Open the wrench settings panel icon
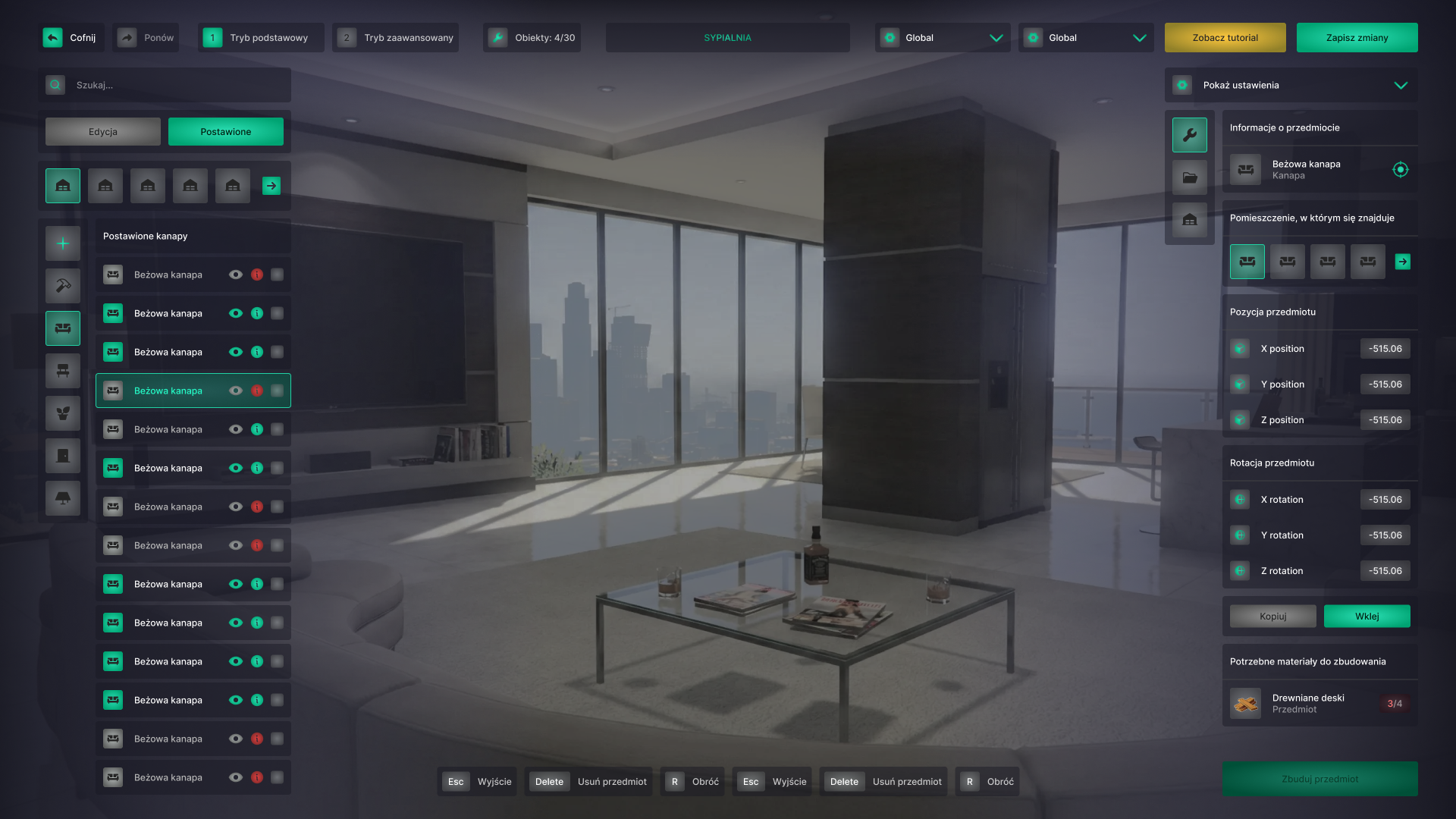This screenshot has width=1456, height=819. [x=1190, y=134]
